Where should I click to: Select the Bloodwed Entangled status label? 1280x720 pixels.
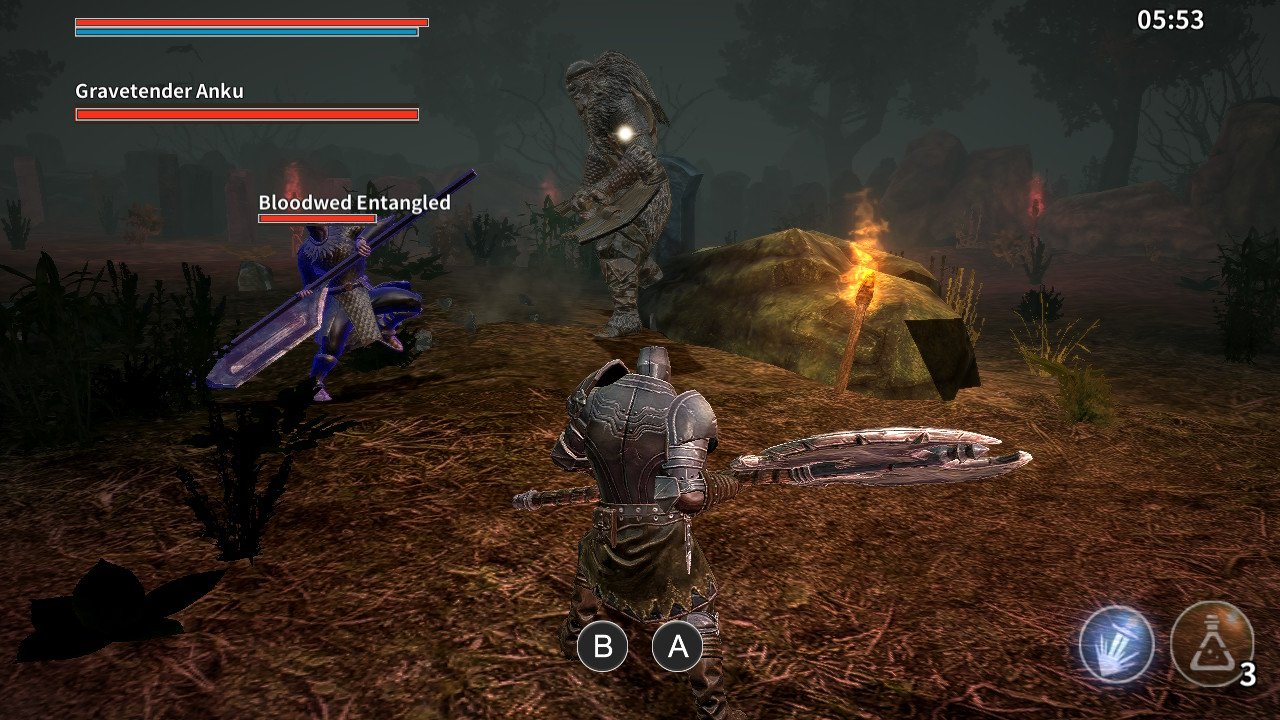pyautogui.click(x=354, y=201)
